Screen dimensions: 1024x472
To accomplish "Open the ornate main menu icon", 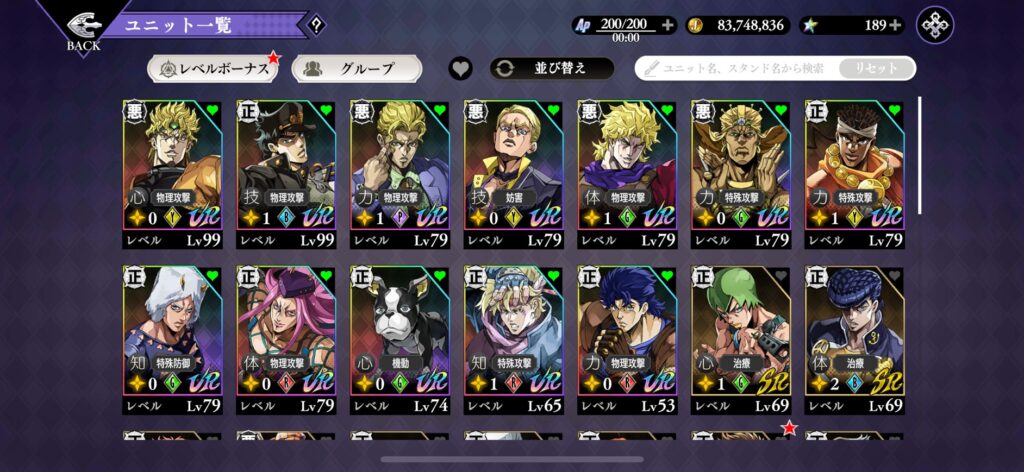I will [x=936, y=25].
